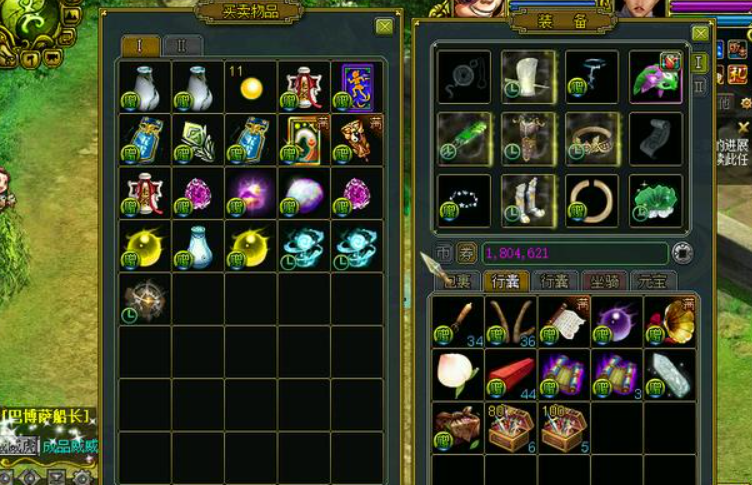Select the green leaf charm item
This screenshot has height=485, width=752.
tap(197, 139)
